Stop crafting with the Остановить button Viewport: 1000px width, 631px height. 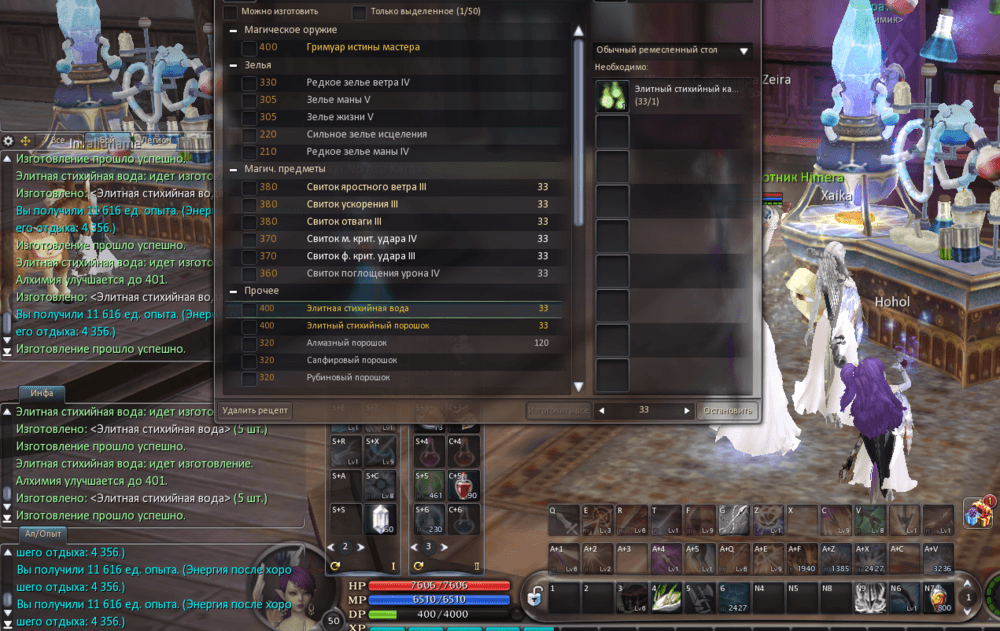click(x=727, y=411)
